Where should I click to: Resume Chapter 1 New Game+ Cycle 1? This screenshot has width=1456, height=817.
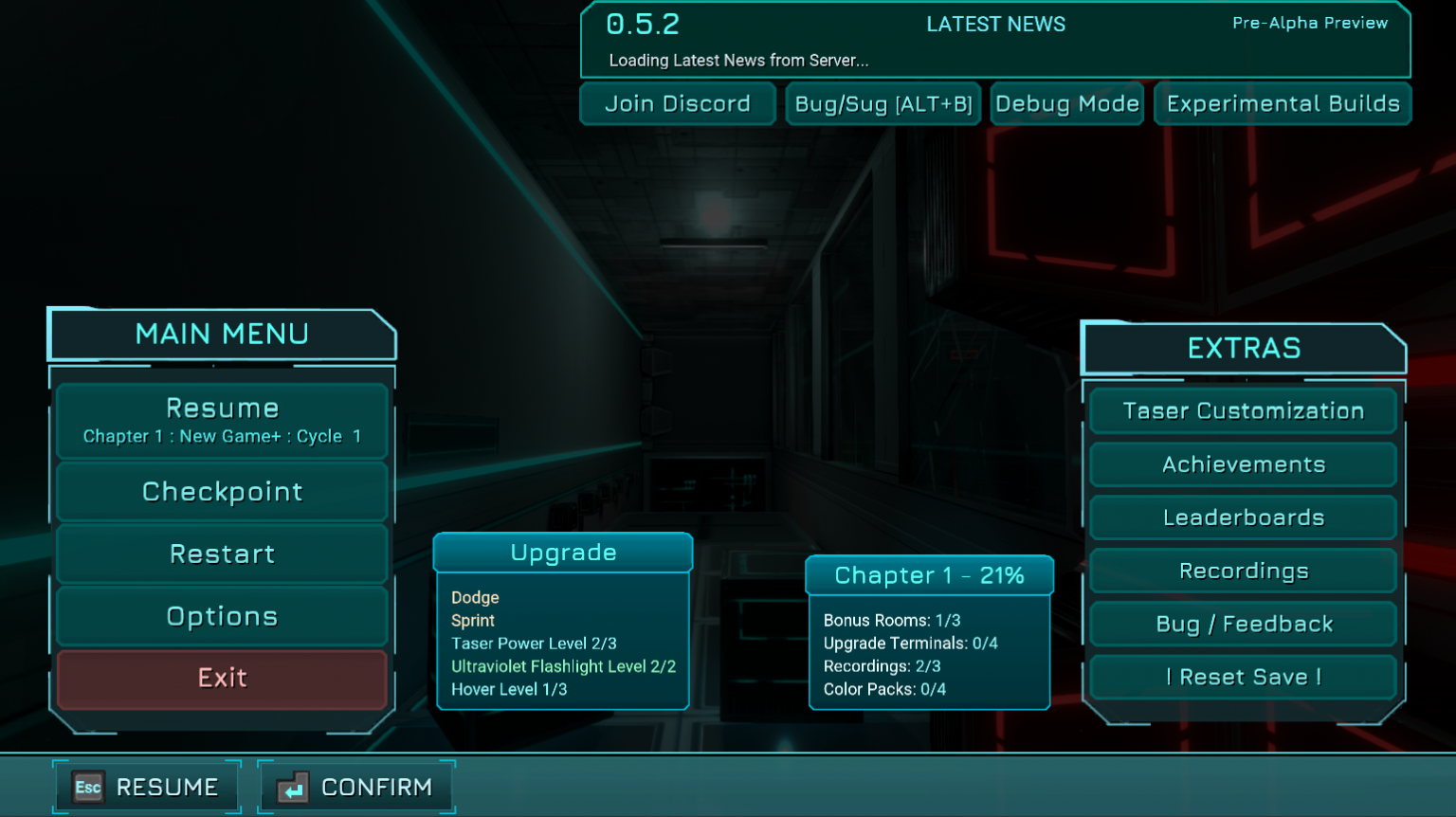[x=221, y=418]
